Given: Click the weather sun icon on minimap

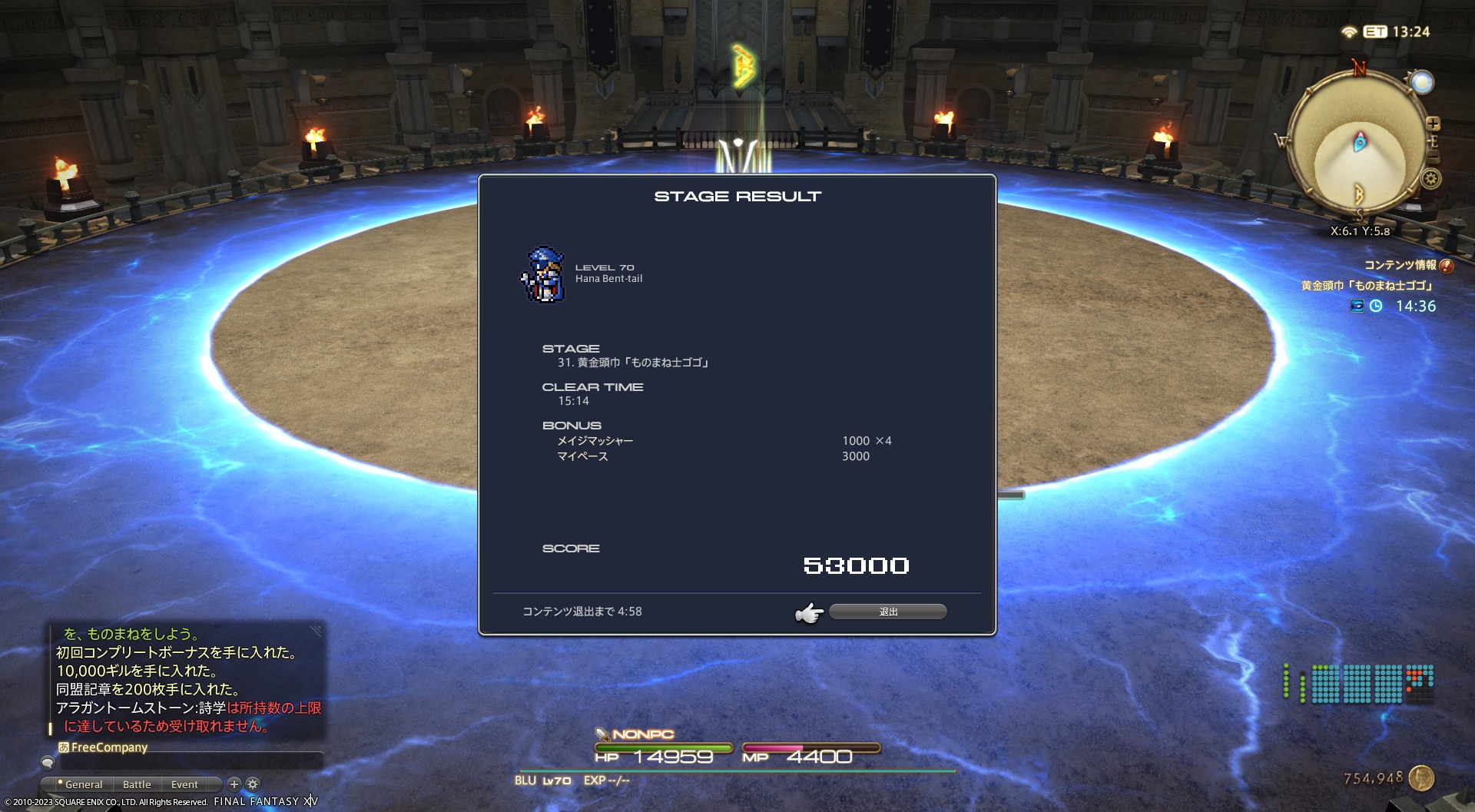Looking at the screenshot, I should point(1422,82).
